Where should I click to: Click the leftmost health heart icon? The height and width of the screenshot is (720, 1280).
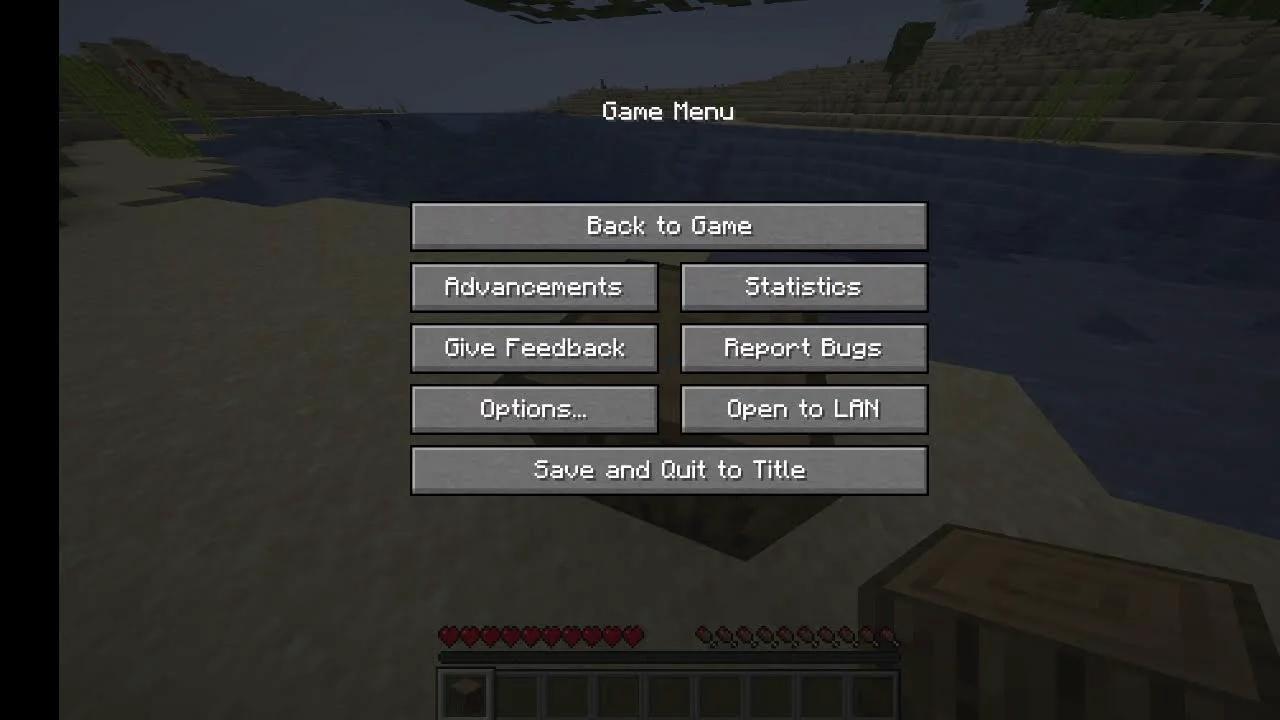coord(448,635)
